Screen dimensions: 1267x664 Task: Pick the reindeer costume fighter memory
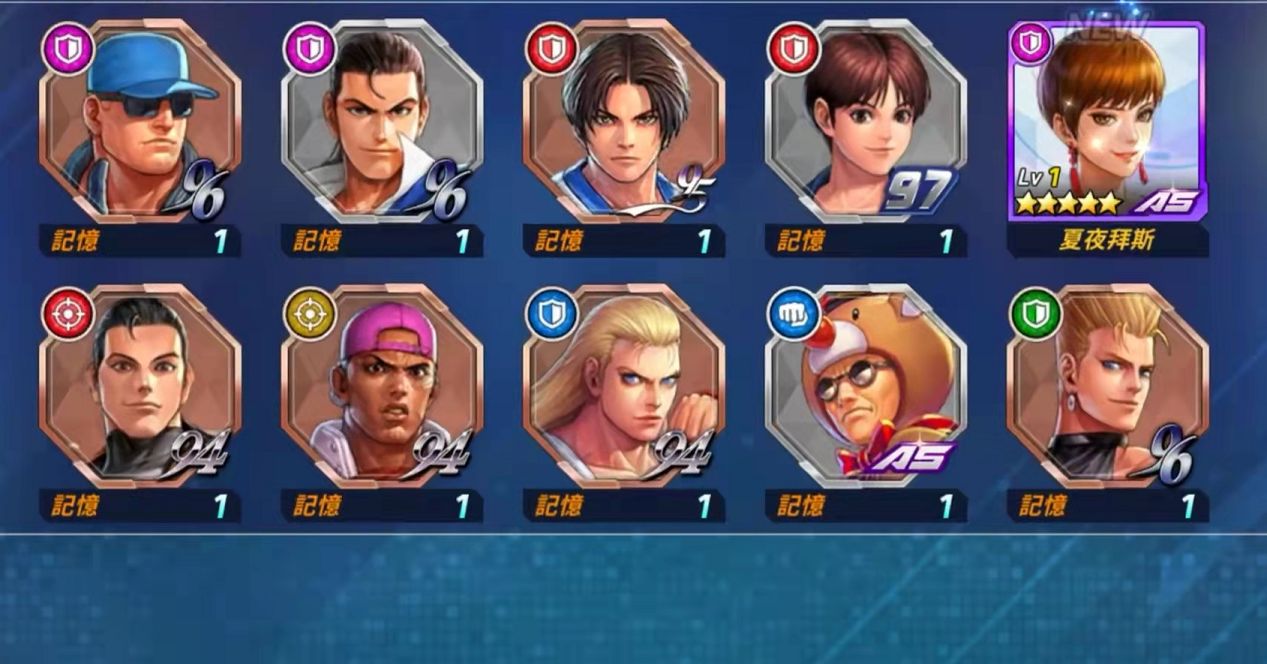click(866, 388)
